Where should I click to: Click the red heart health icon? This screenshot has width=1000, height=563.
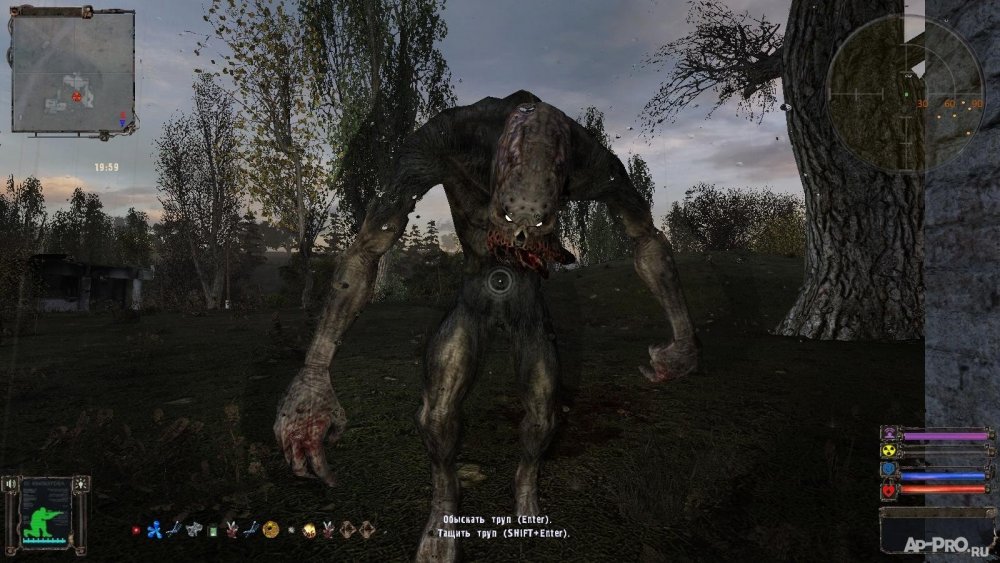click(x=888, y=490)
